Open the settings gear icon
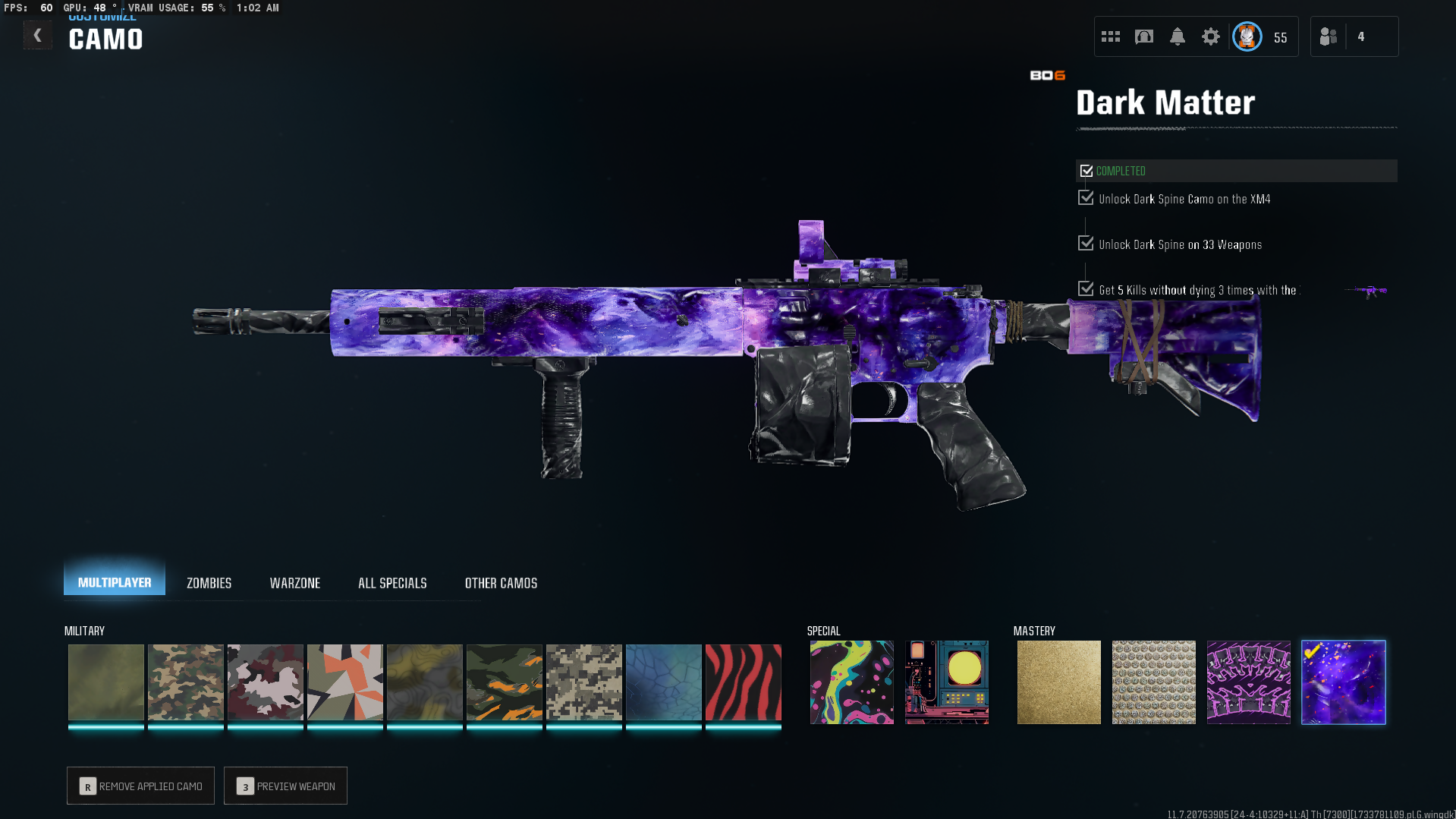1456x819 pixels. 1210,36
